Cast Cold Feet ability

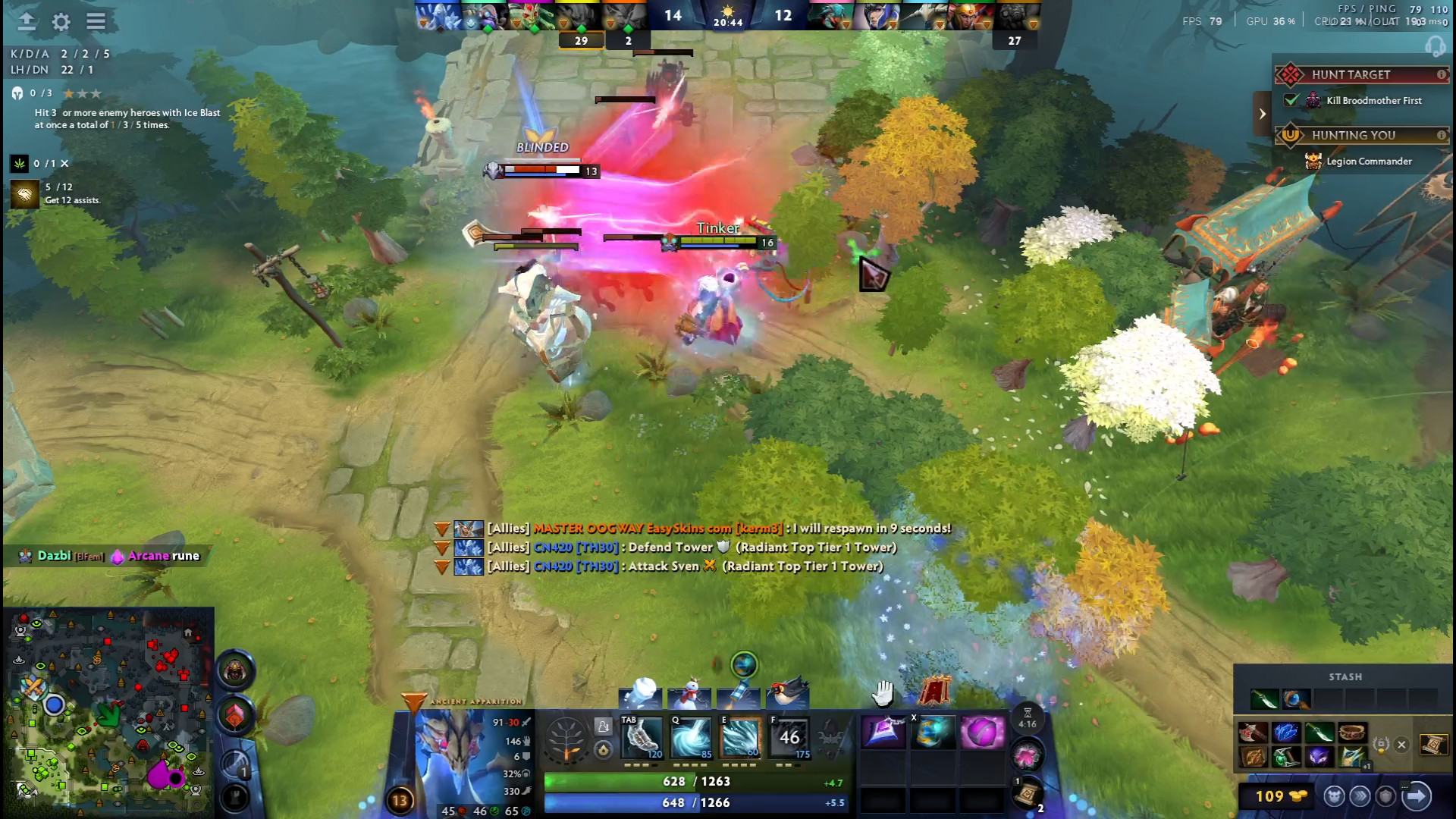[642, 737]
